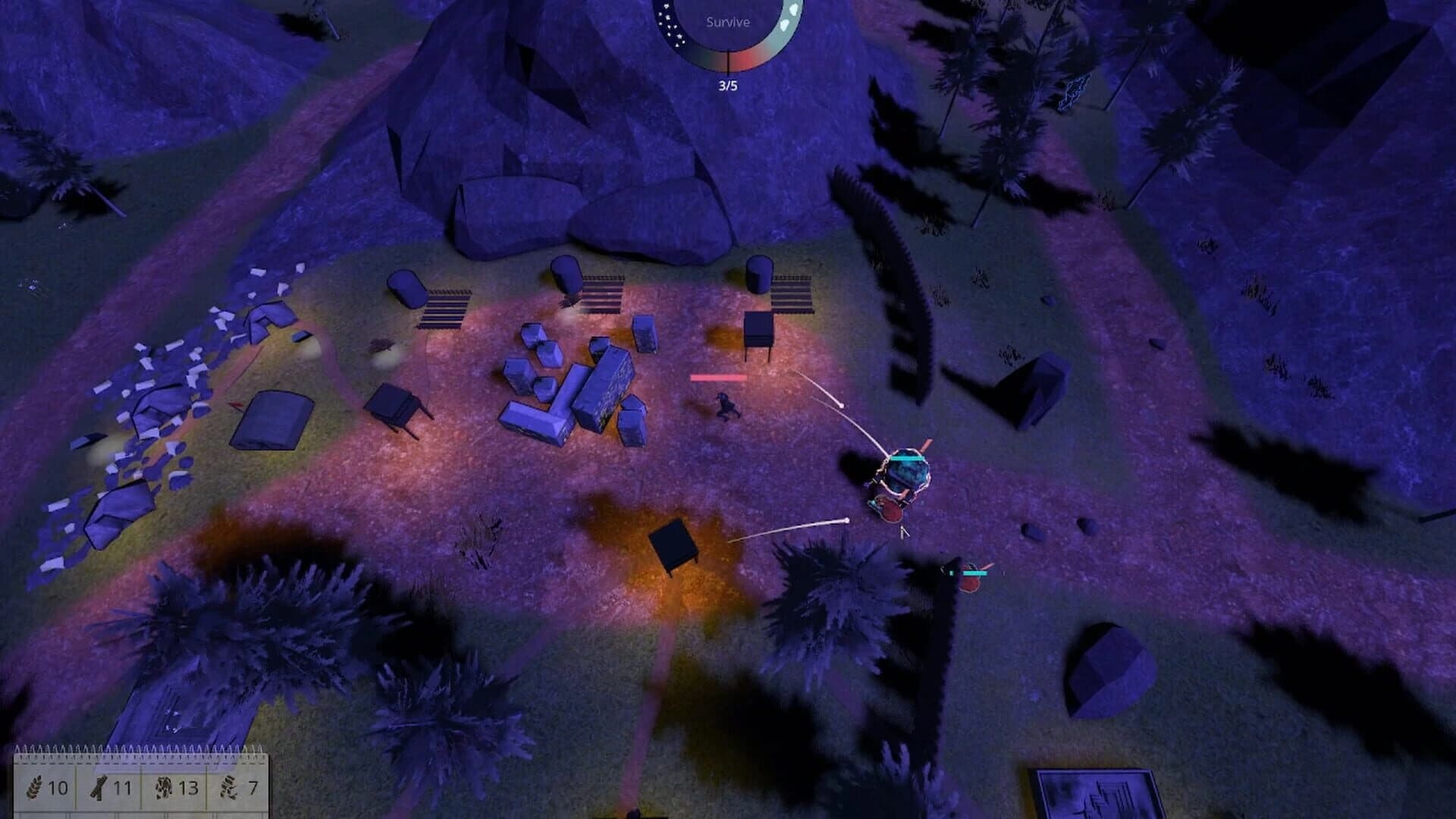Select the scrap metal resource icon
The image size is (1456, 819).
coord(229,789)
